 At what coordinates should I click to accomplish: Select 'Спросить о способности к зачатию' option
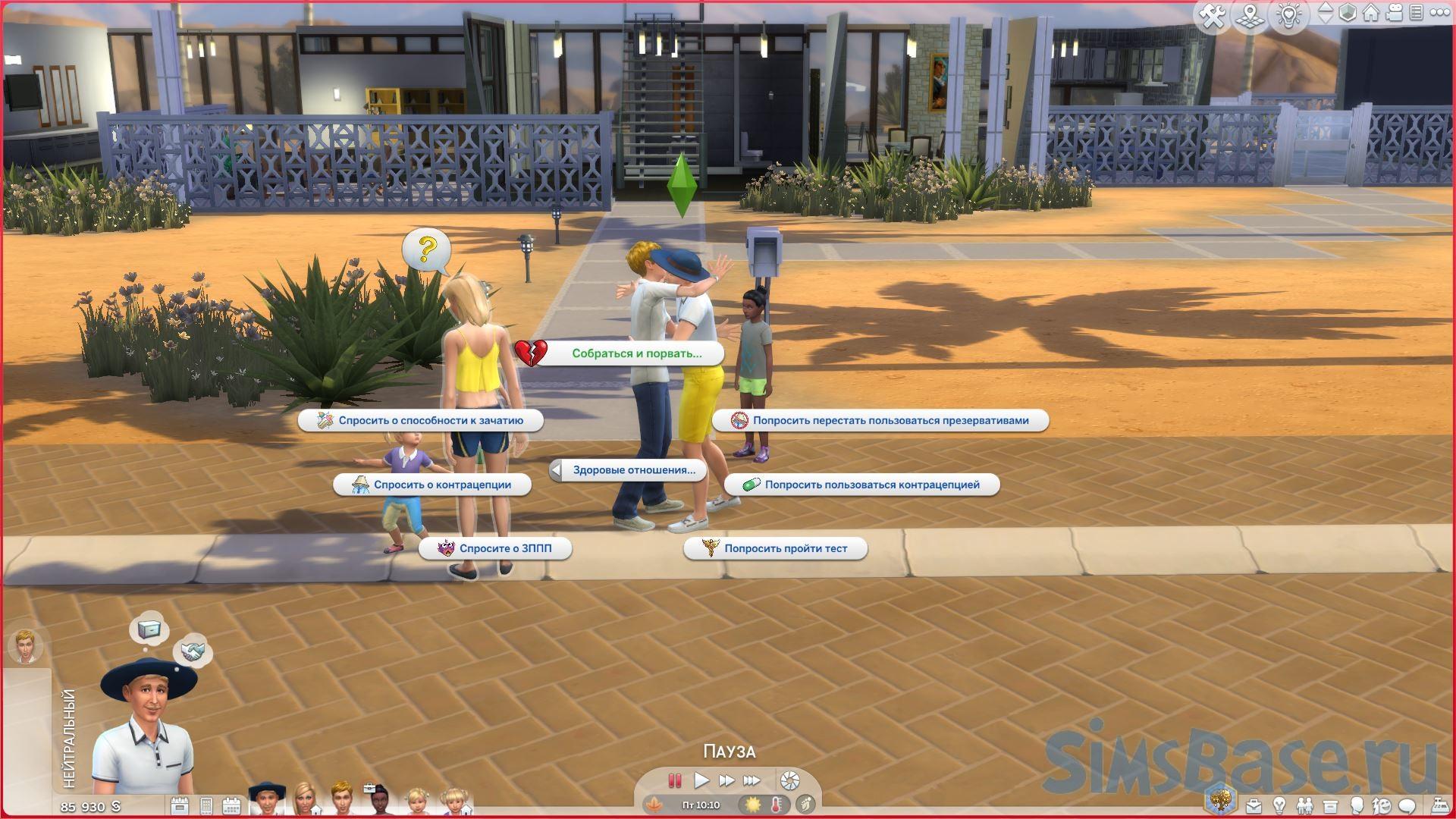point(430,421)
